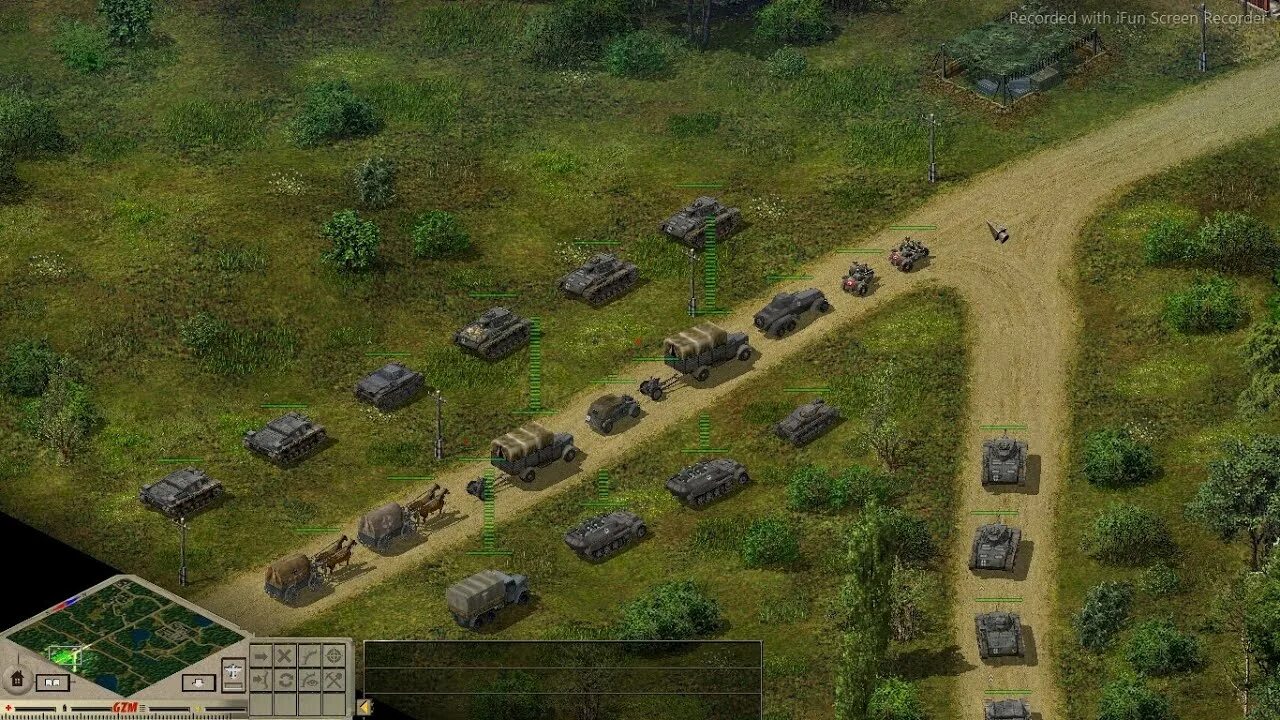Viewport: 1280px width, 720px height.
Task: Open the book objectives button
Action: click(51, 683)
